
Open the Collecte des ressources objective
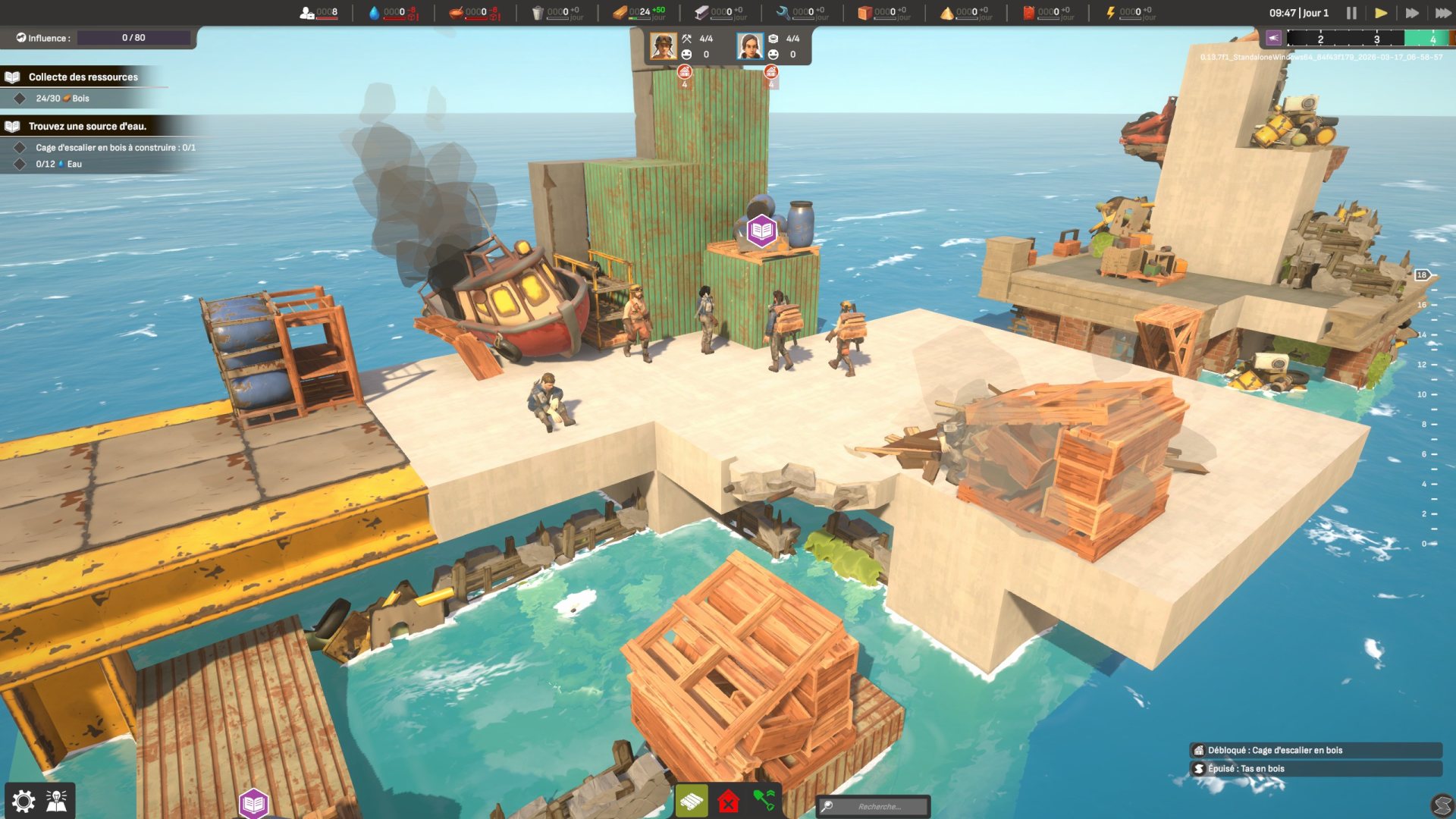pos(83,77)
